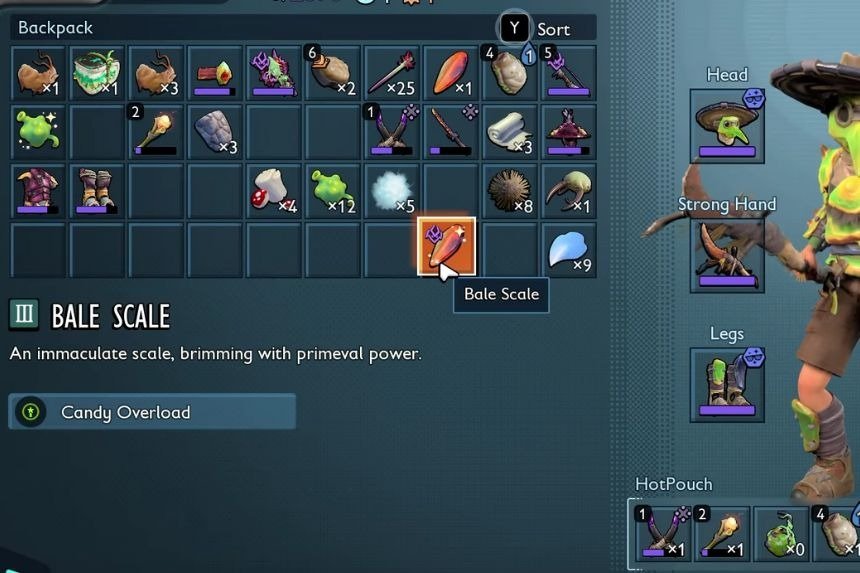
Task: Select the torch in HotPouch slot 2
Action: 721,534
